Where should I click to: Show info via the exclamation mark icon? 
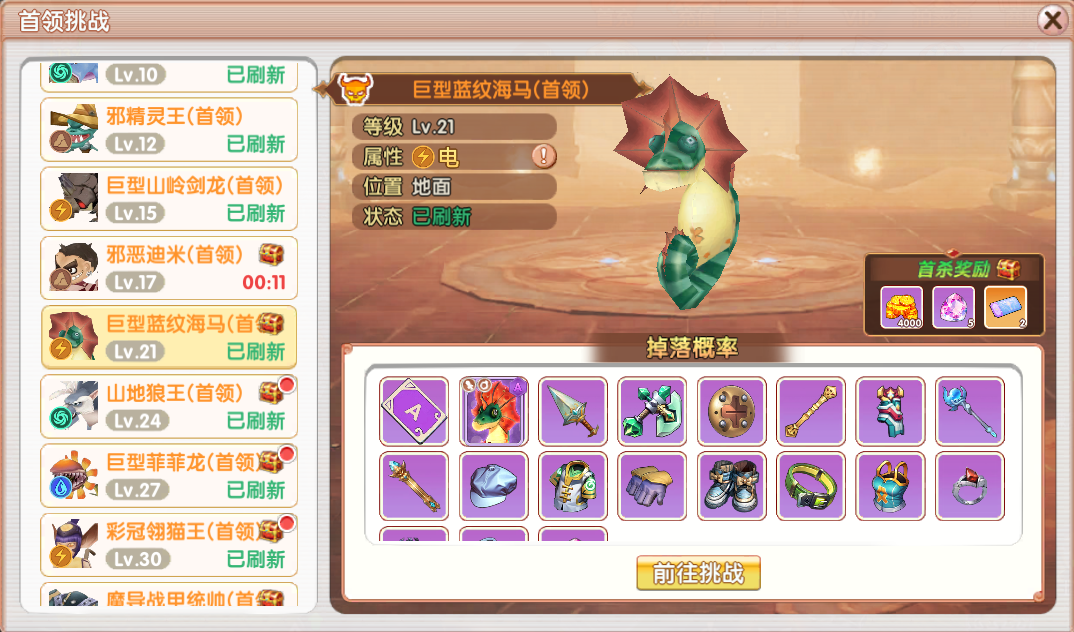click(x=543, y=156)
